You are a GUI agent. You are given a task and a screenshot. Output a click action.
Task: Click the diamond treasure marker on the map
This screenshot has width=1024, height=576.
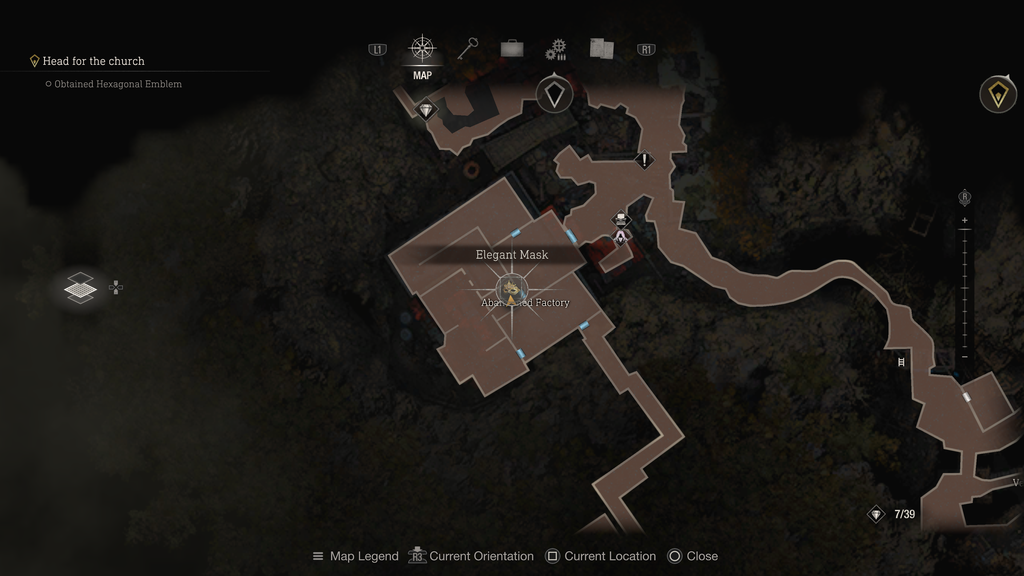(427, 110)
